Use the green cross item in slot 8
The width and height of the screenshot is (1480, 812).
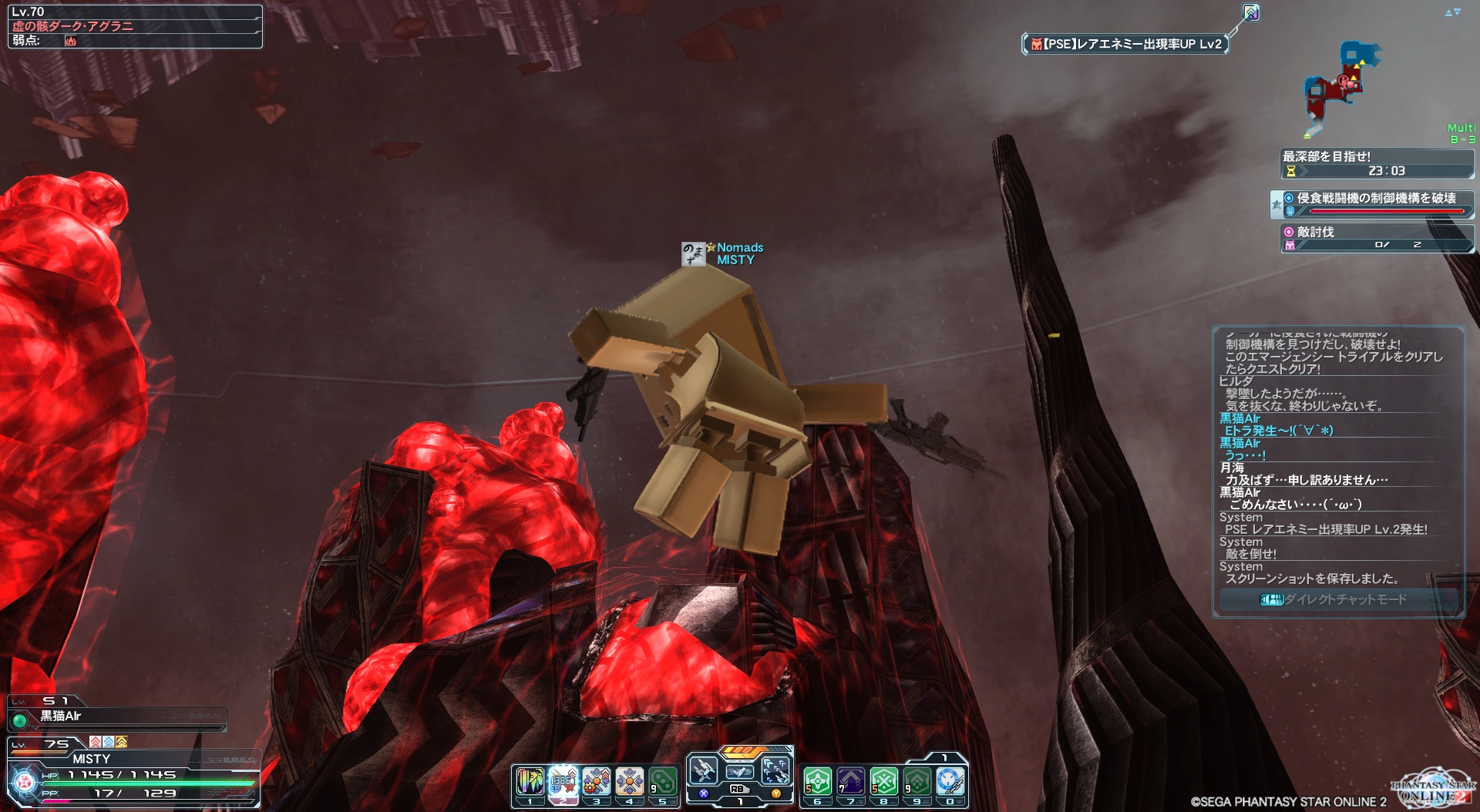point(884,782)
